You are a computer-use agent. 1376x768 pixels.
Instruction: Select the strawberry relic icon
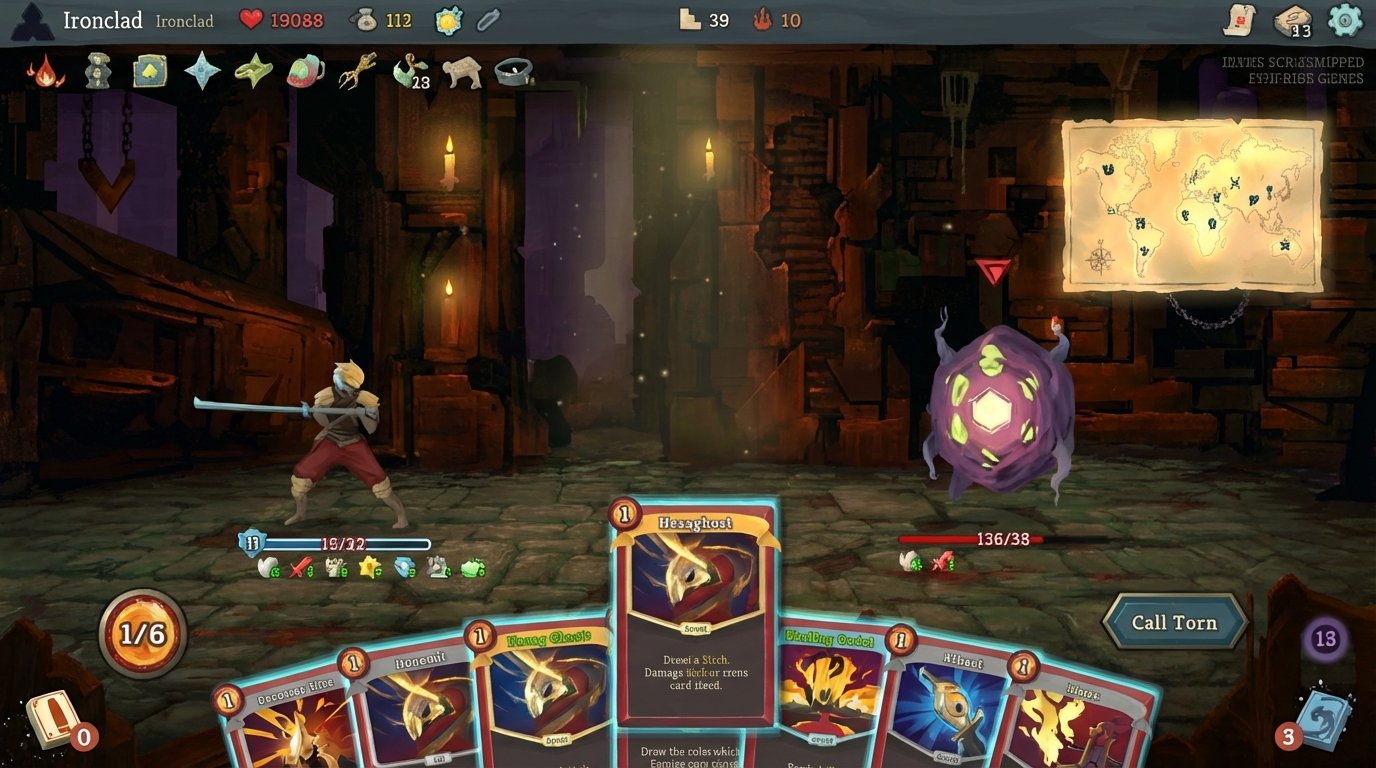point(305,71)
